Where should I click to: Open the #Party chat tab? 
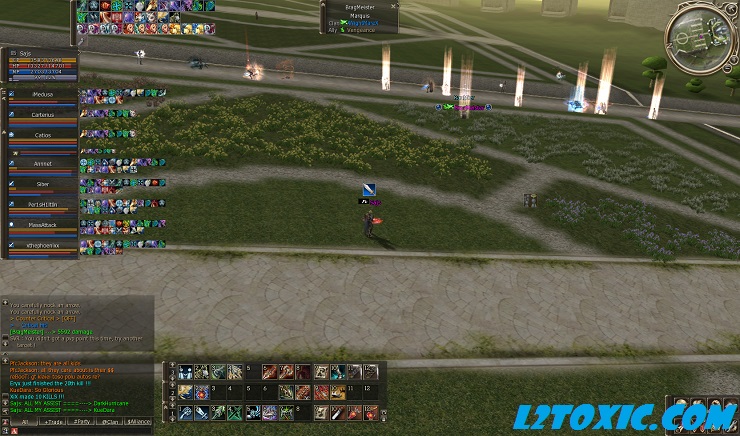81,422
